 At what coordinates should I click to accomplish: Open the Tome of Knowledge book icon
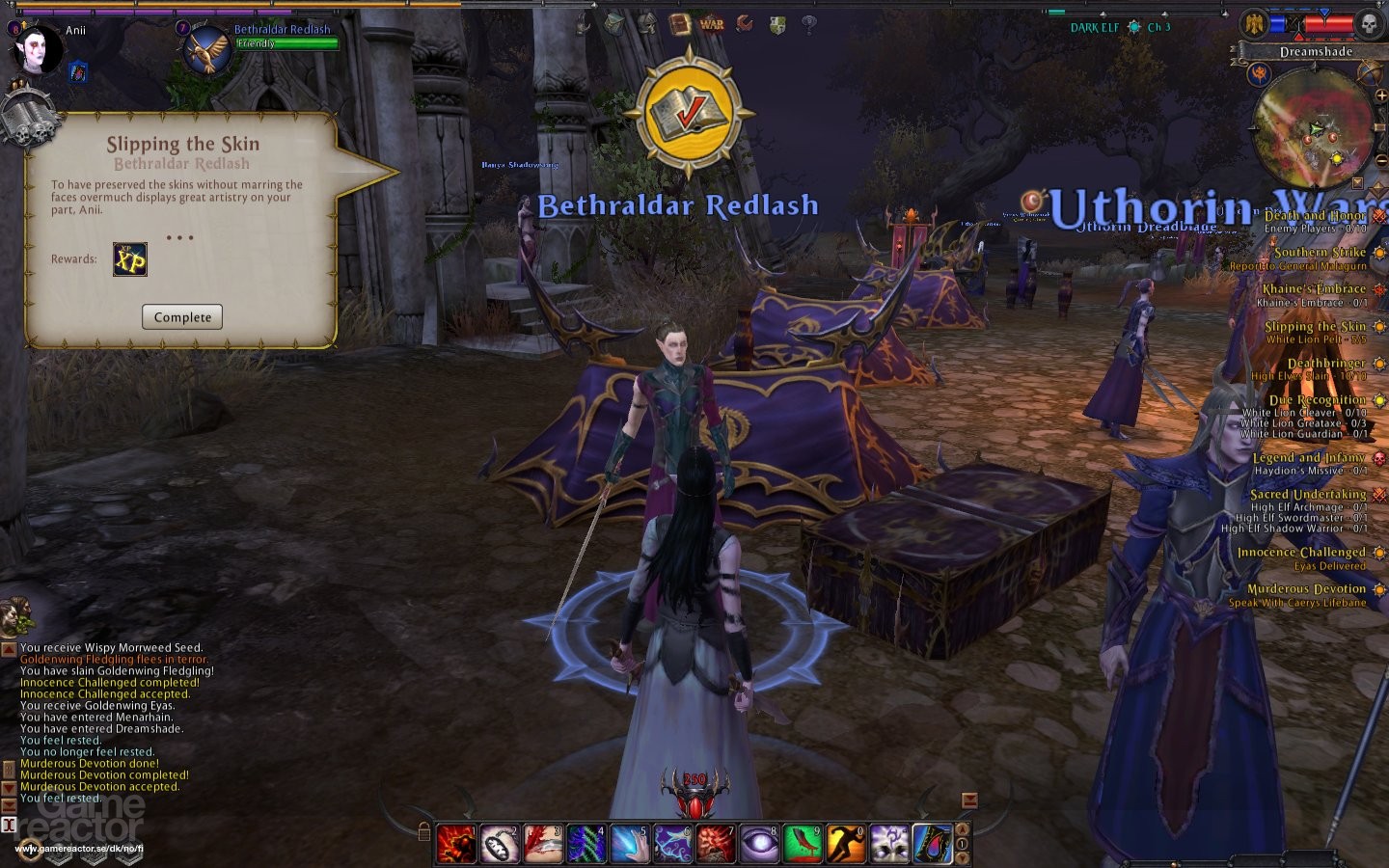679,22
